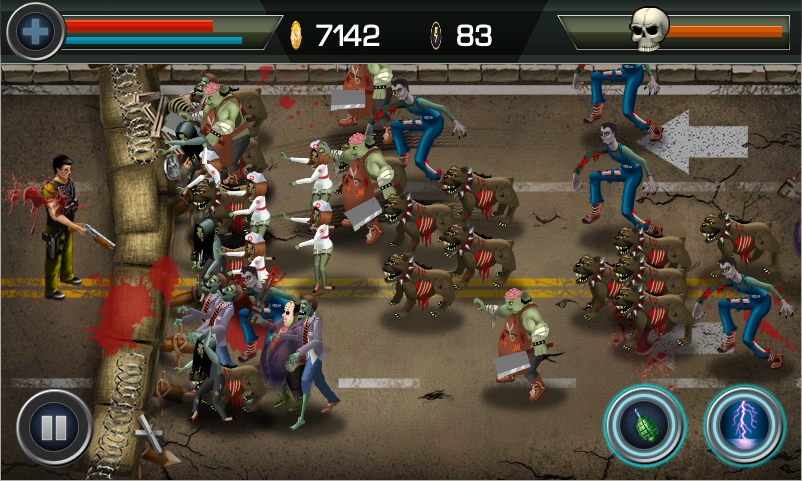The width and height of the screenshot is (802, 481).
Task: Pause the game with the pause button
Action: [53, 428]
